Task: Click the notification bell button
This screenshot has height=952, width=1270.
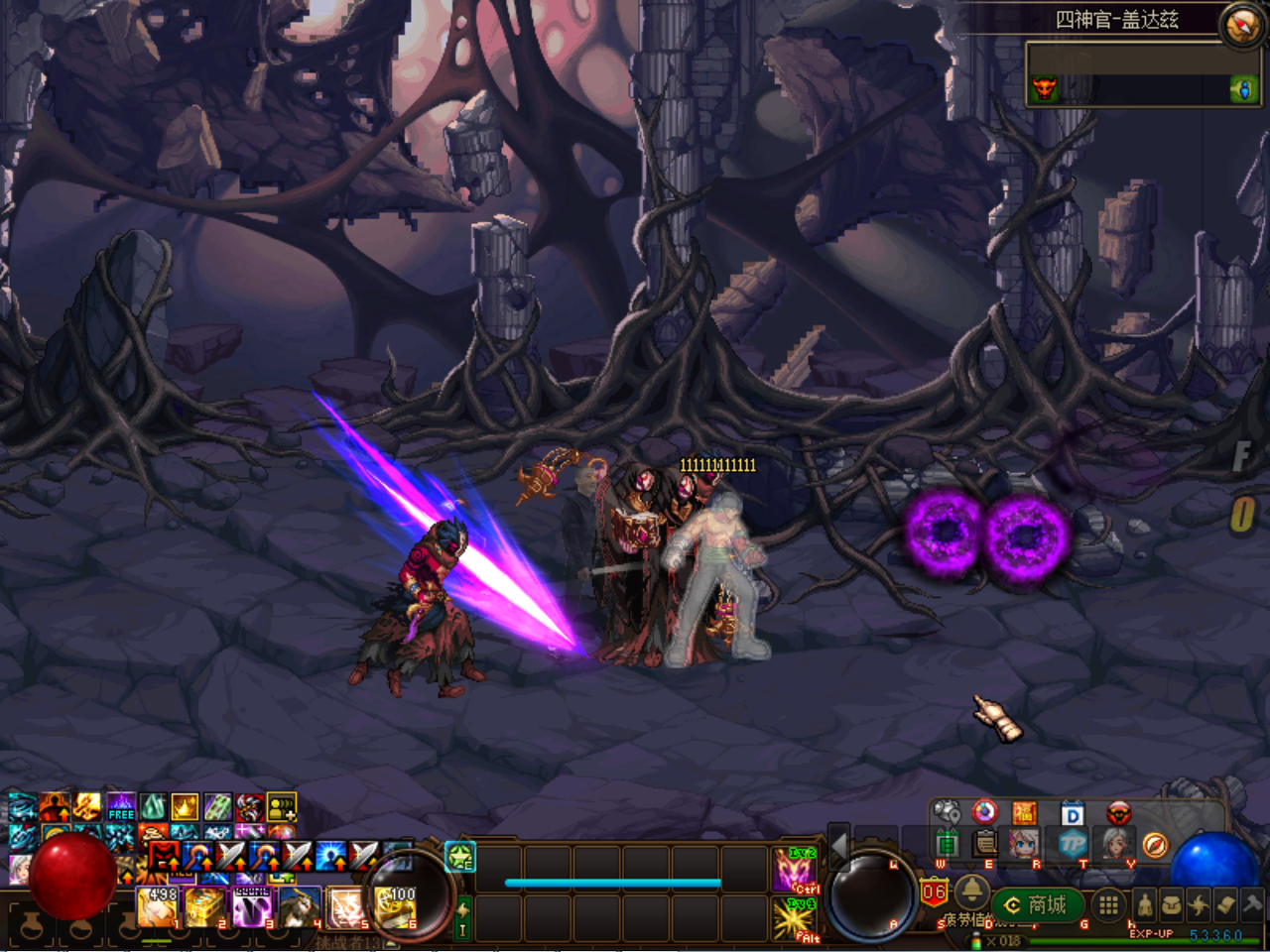Action: pyautogui.click(x=971, y=891)
